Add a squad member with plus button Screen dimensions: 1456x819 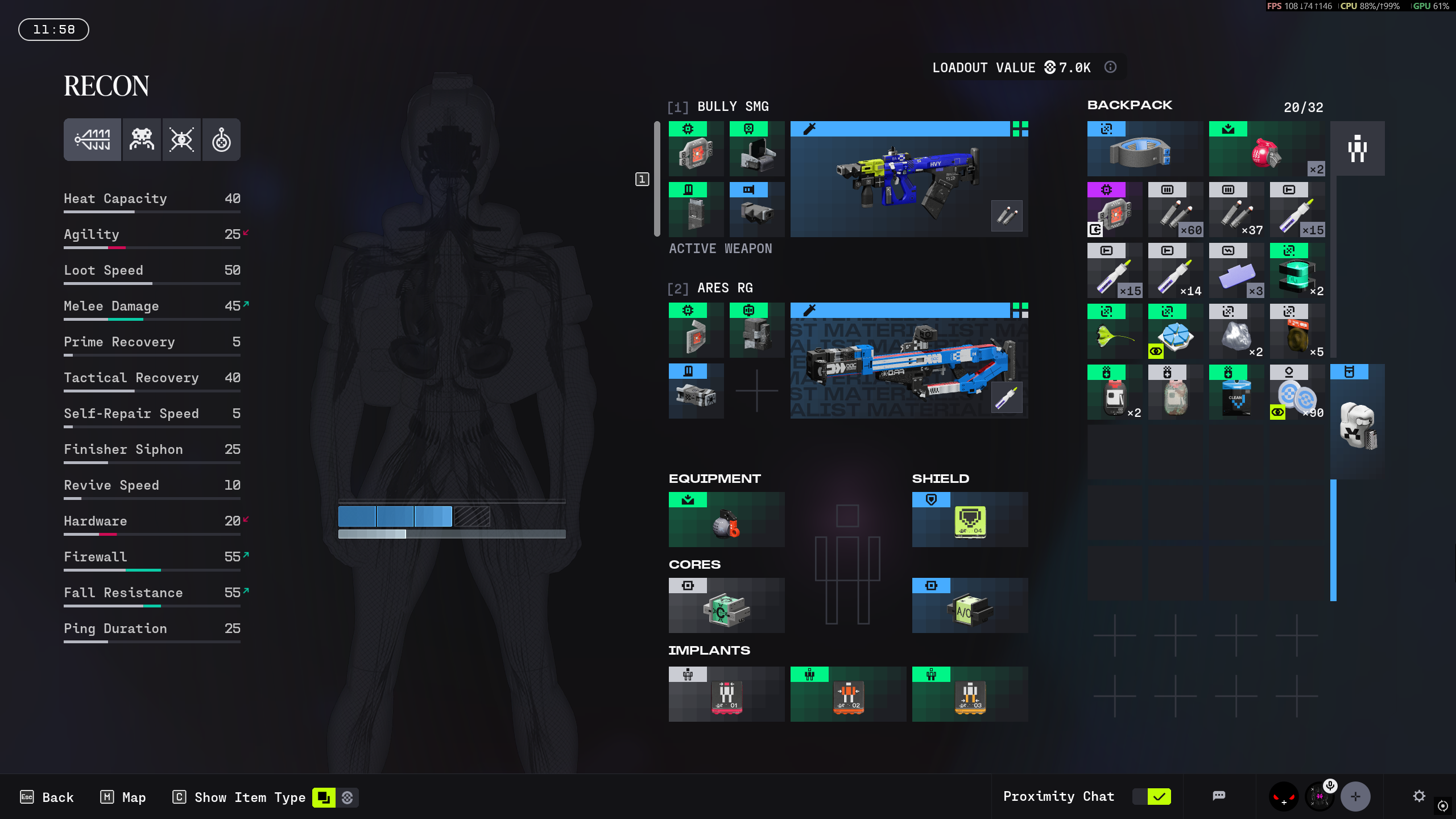coord(1355,797)
